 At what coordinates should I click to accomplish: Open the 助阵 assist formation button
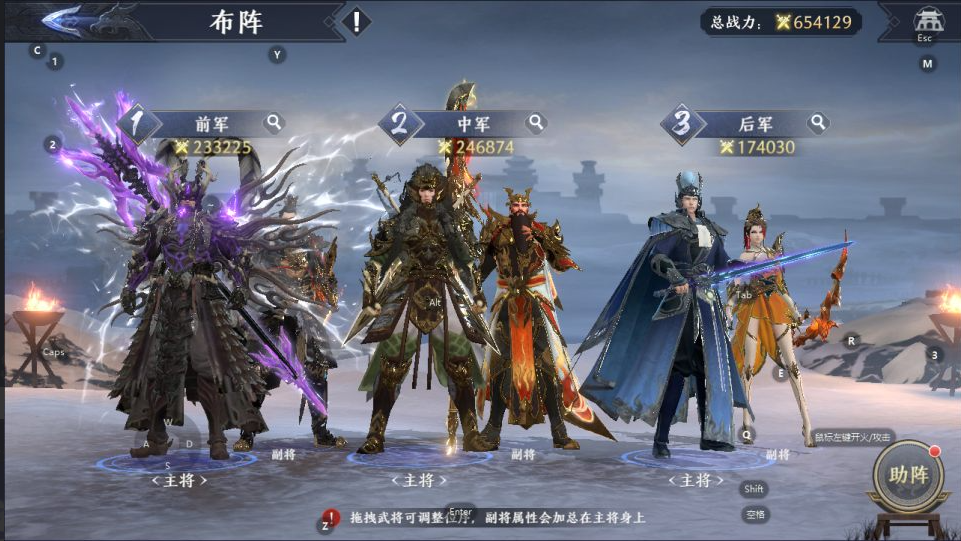(908, 476)
